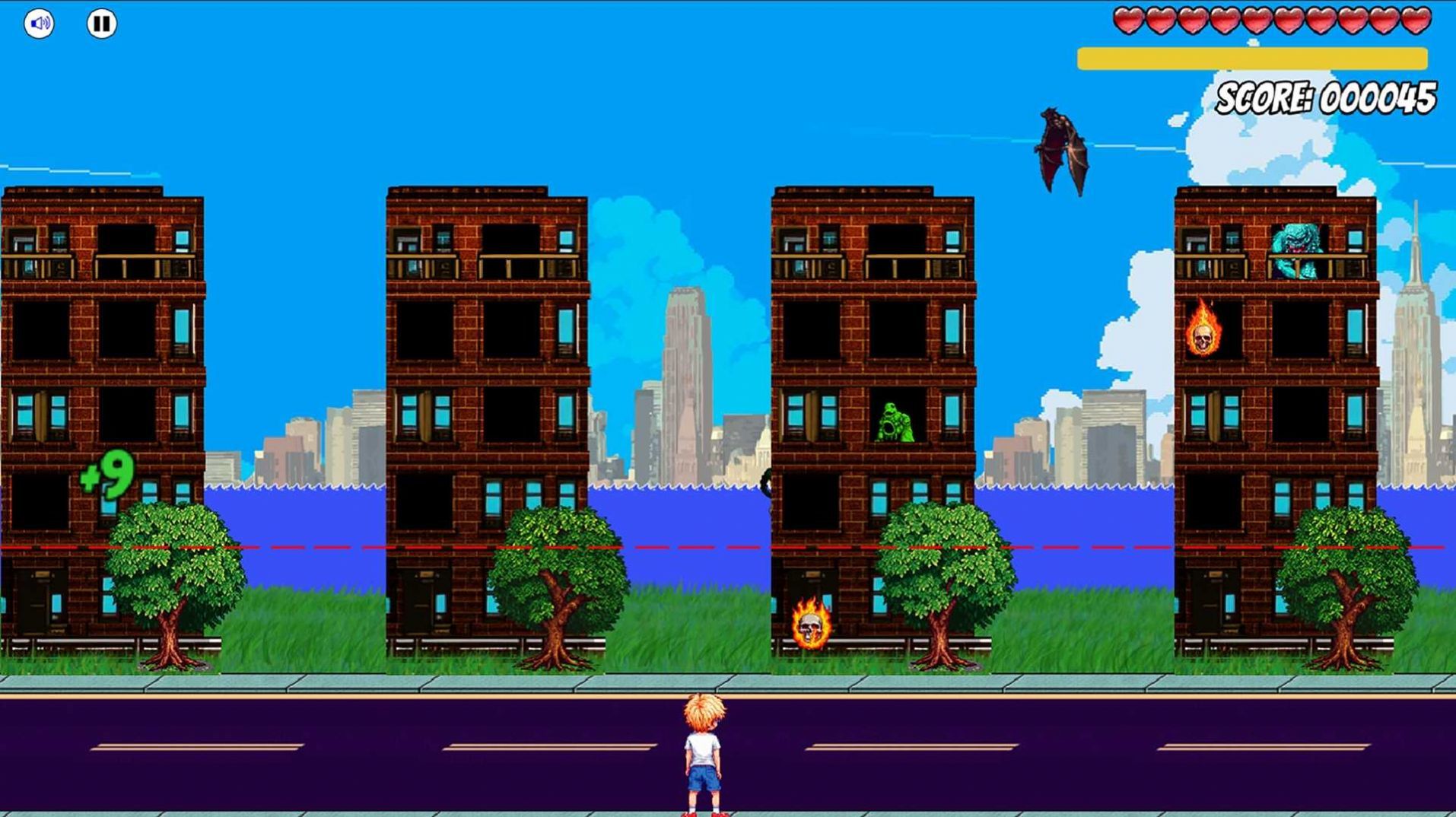The image size is (1456, 817).
Task: Pause the game with the pause button
Action: tap(101, 24)
